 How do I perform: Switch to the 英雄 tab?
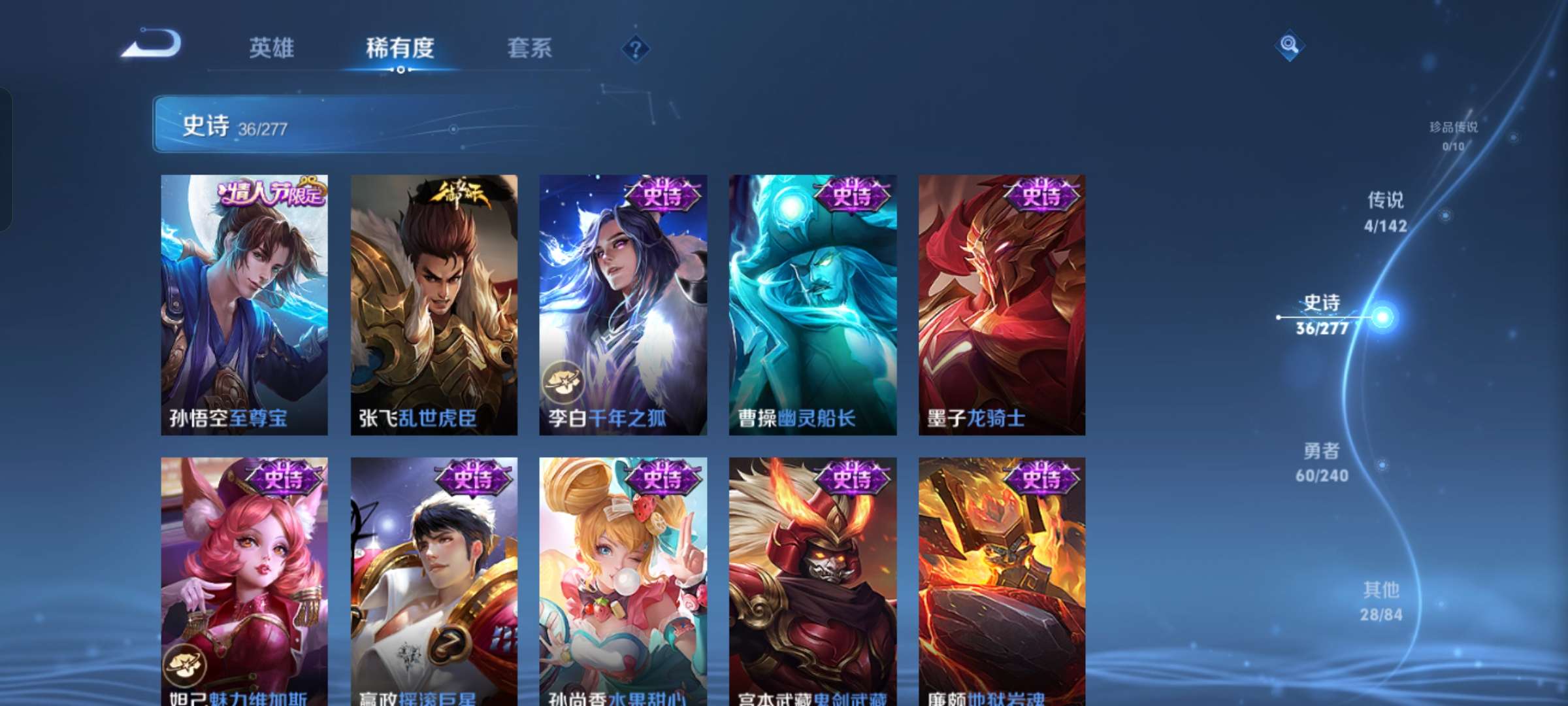(272, 48)
